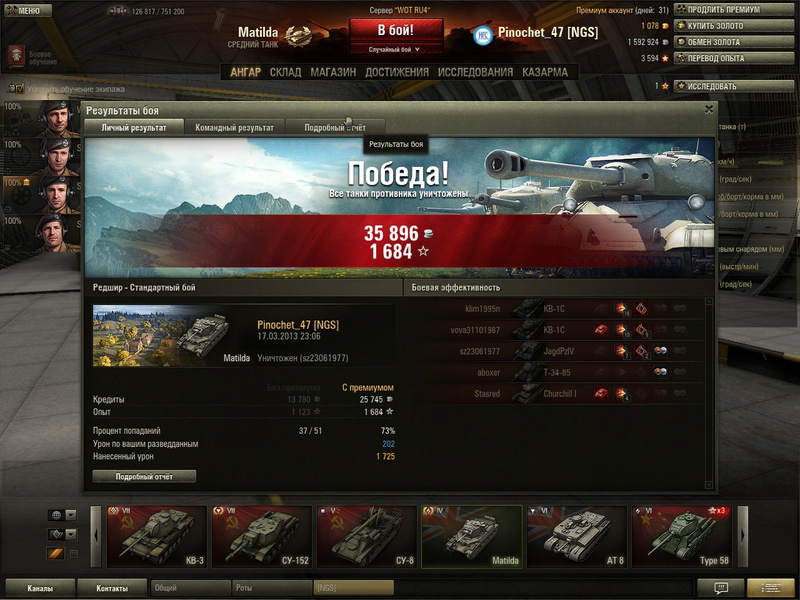Open the Каналы chat channels
Image resolution: width=800 pixels, height=600 pixels.
(40, 588)
